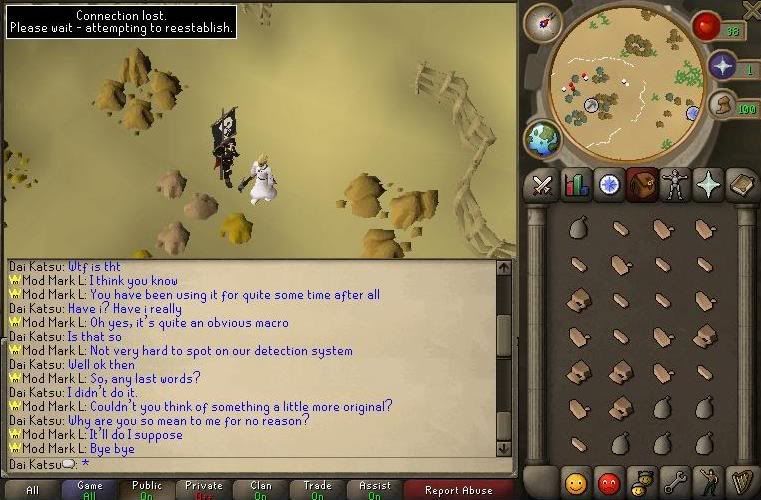Open the Music harp tab

(741, 483)
